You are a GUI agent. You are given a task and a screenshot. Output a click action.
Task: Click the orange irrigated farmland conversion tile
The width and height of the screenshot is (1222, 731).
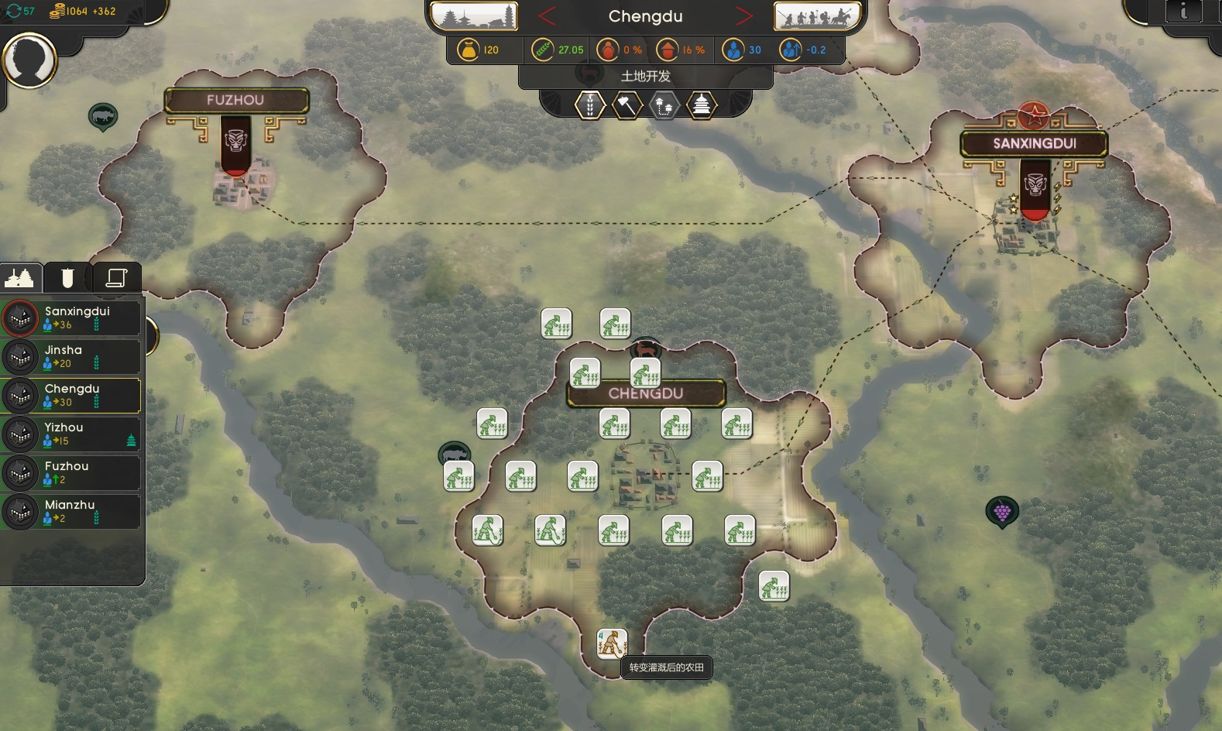(612, 643)
